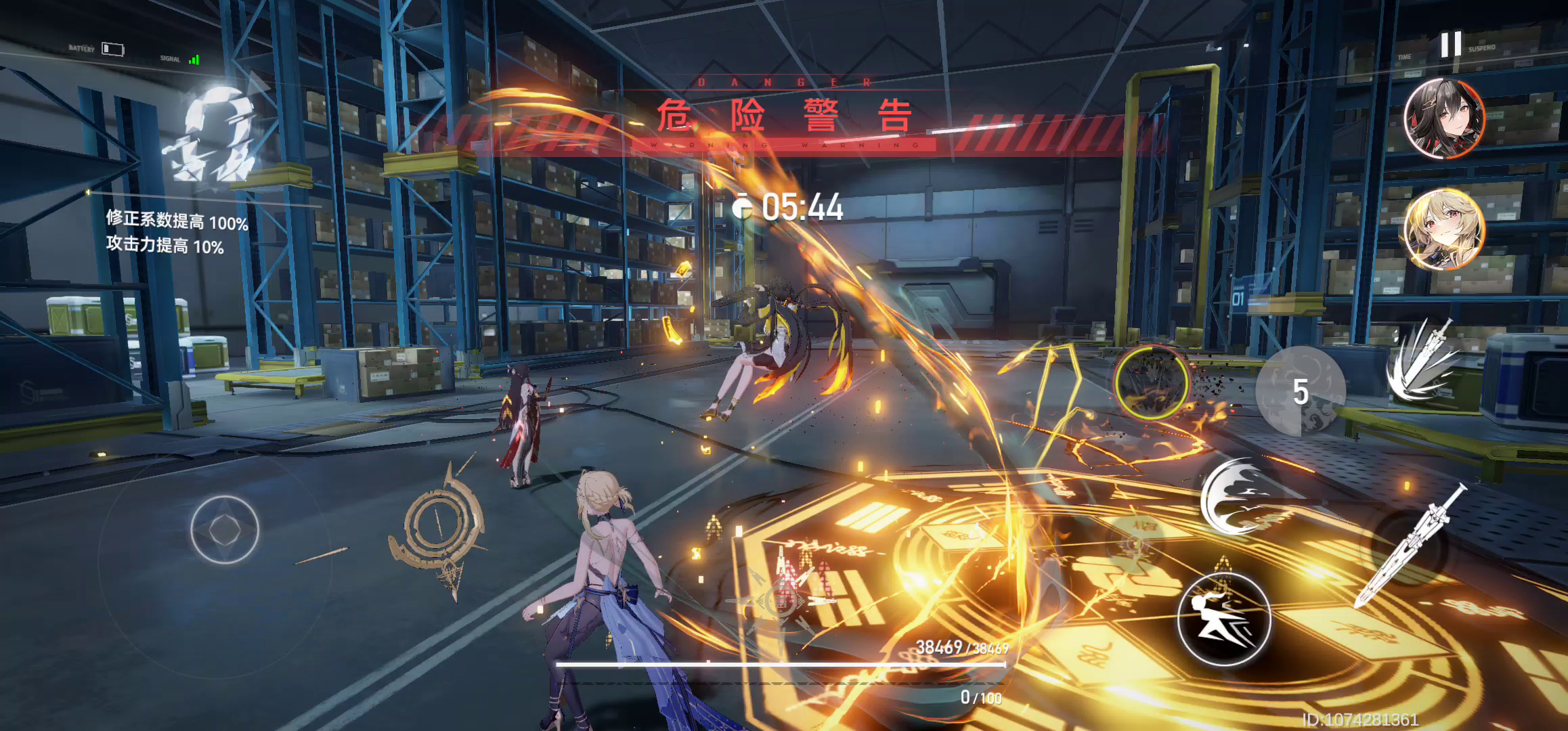Pause the battle with the suspend button
This screenshot has width=1568, height=731.
[x=1450, y=45]
